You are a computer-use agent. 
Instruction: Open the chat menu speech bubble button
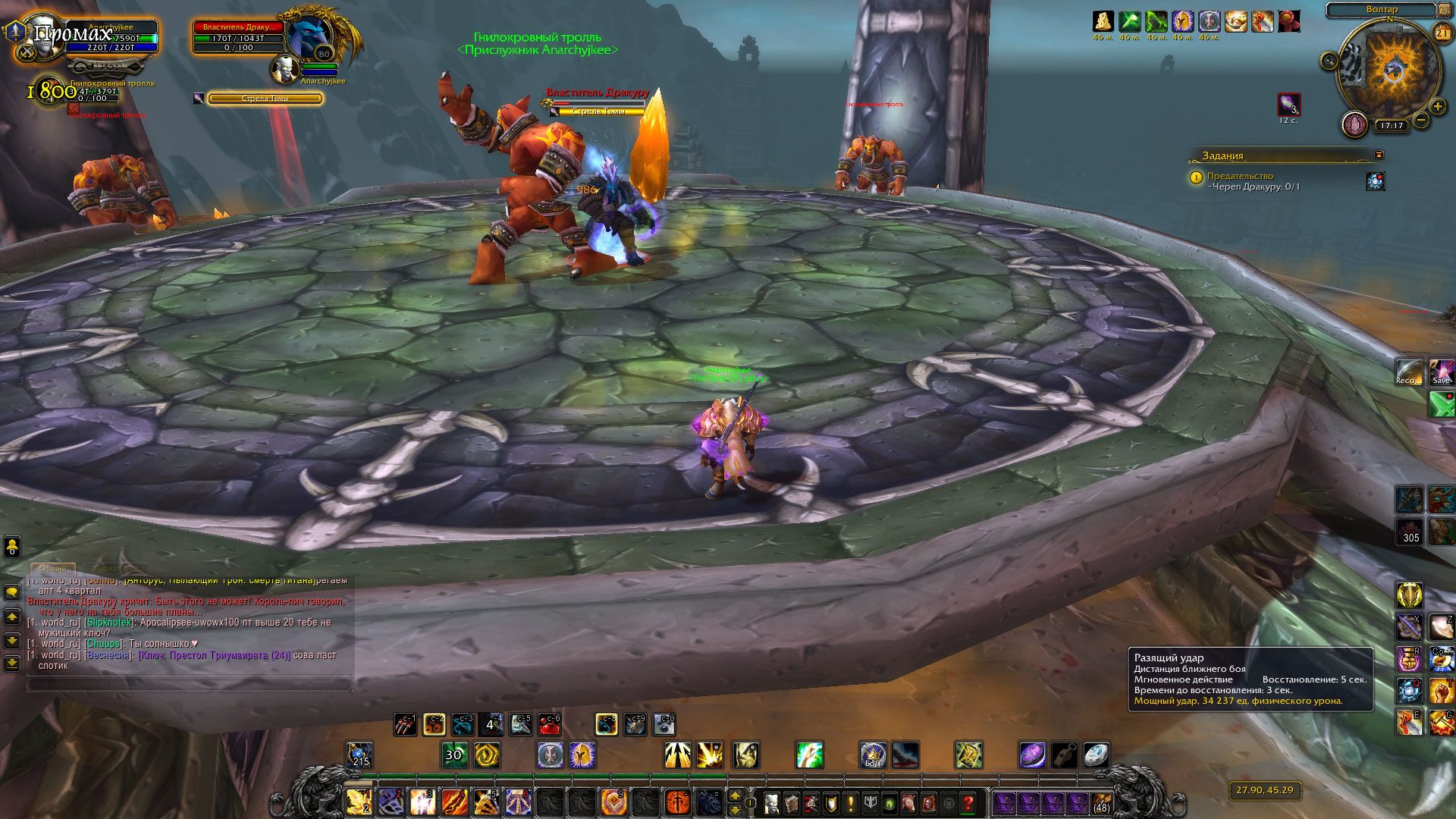point(12,591)
